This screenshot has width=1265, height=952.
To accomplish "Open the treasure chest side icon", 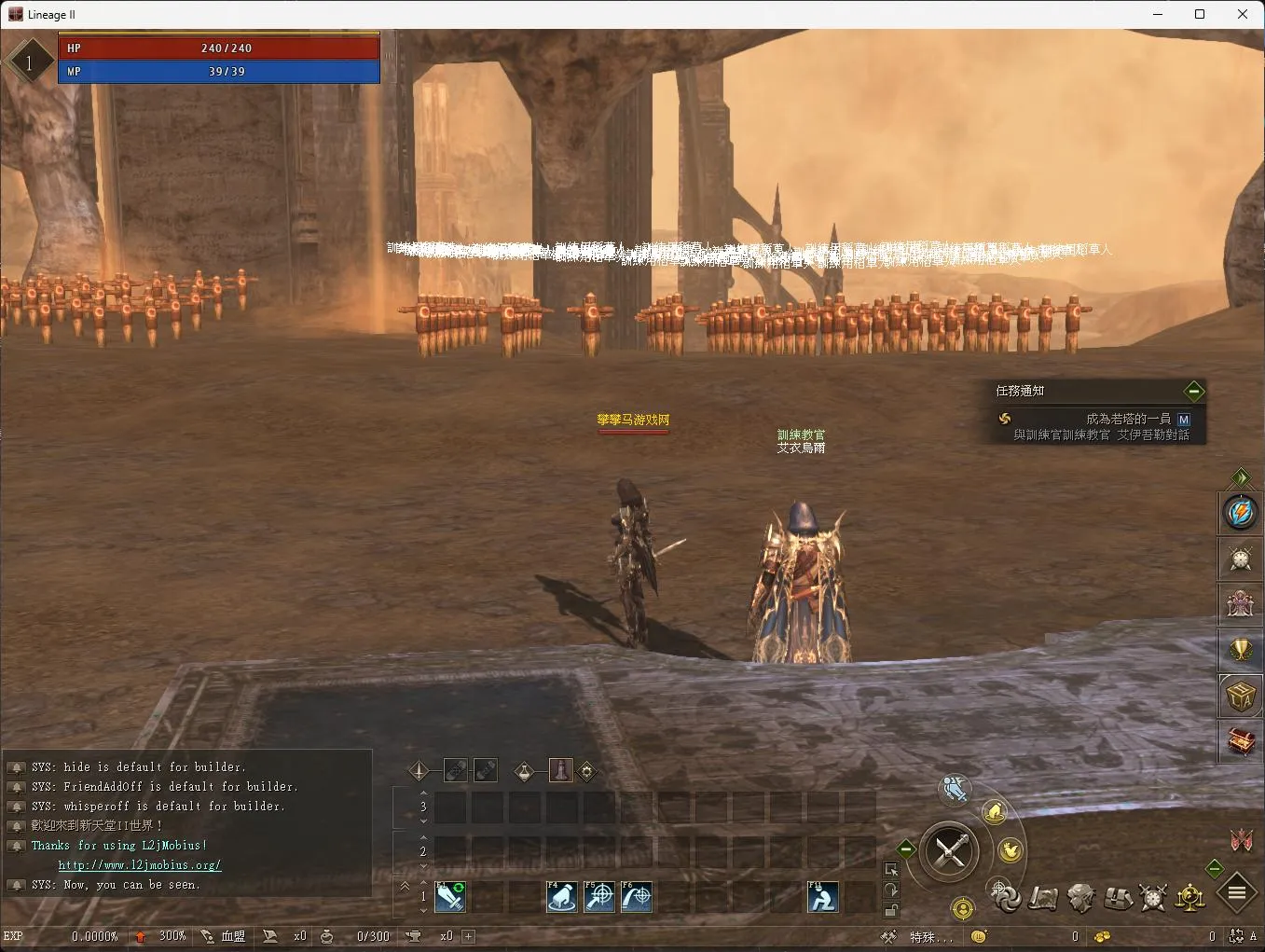I will tap(1241, 741).
